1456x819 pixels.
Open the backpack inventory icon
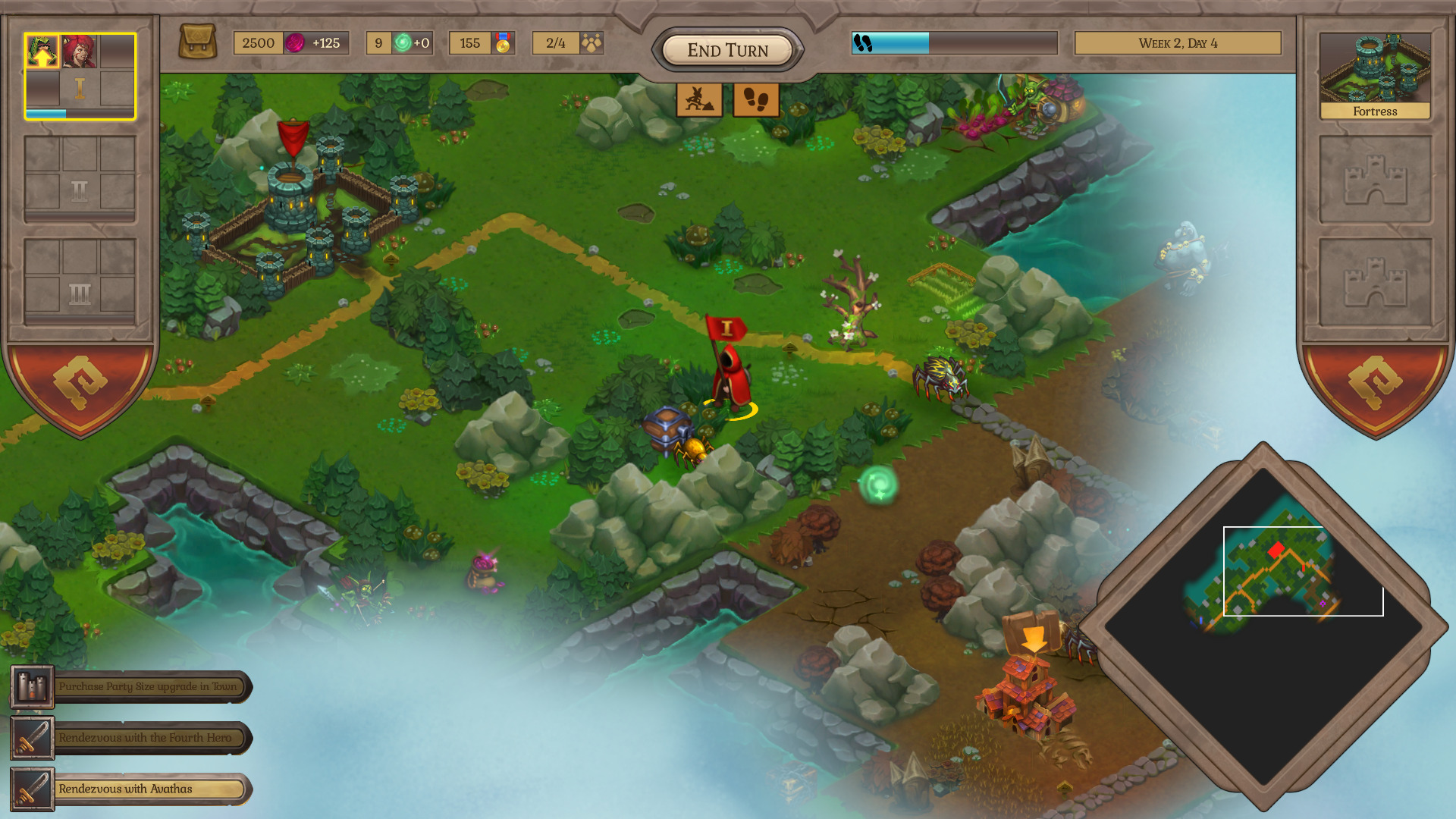click(x=199, y=42)
